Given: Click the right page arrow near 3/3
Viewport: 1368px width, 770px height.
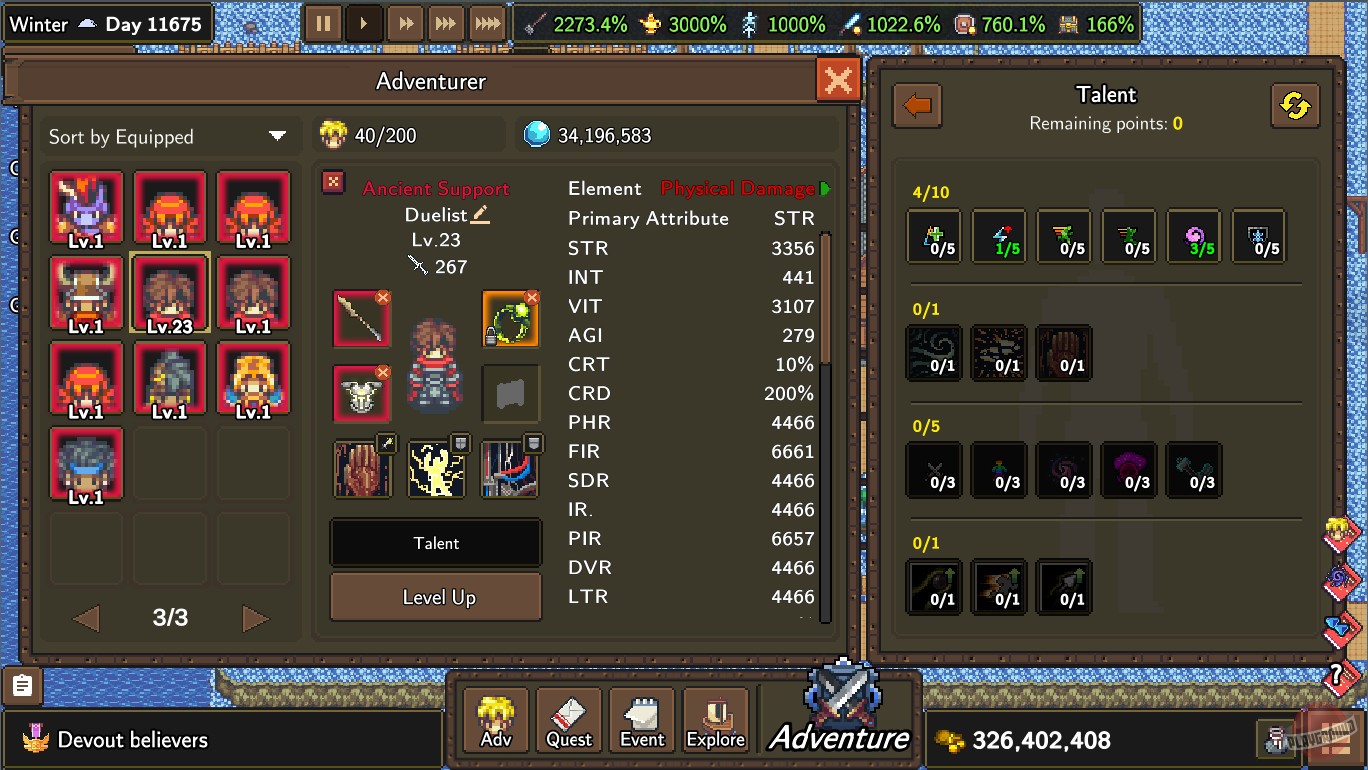Looking at the screenshot, I should click(x=255, y=618).
